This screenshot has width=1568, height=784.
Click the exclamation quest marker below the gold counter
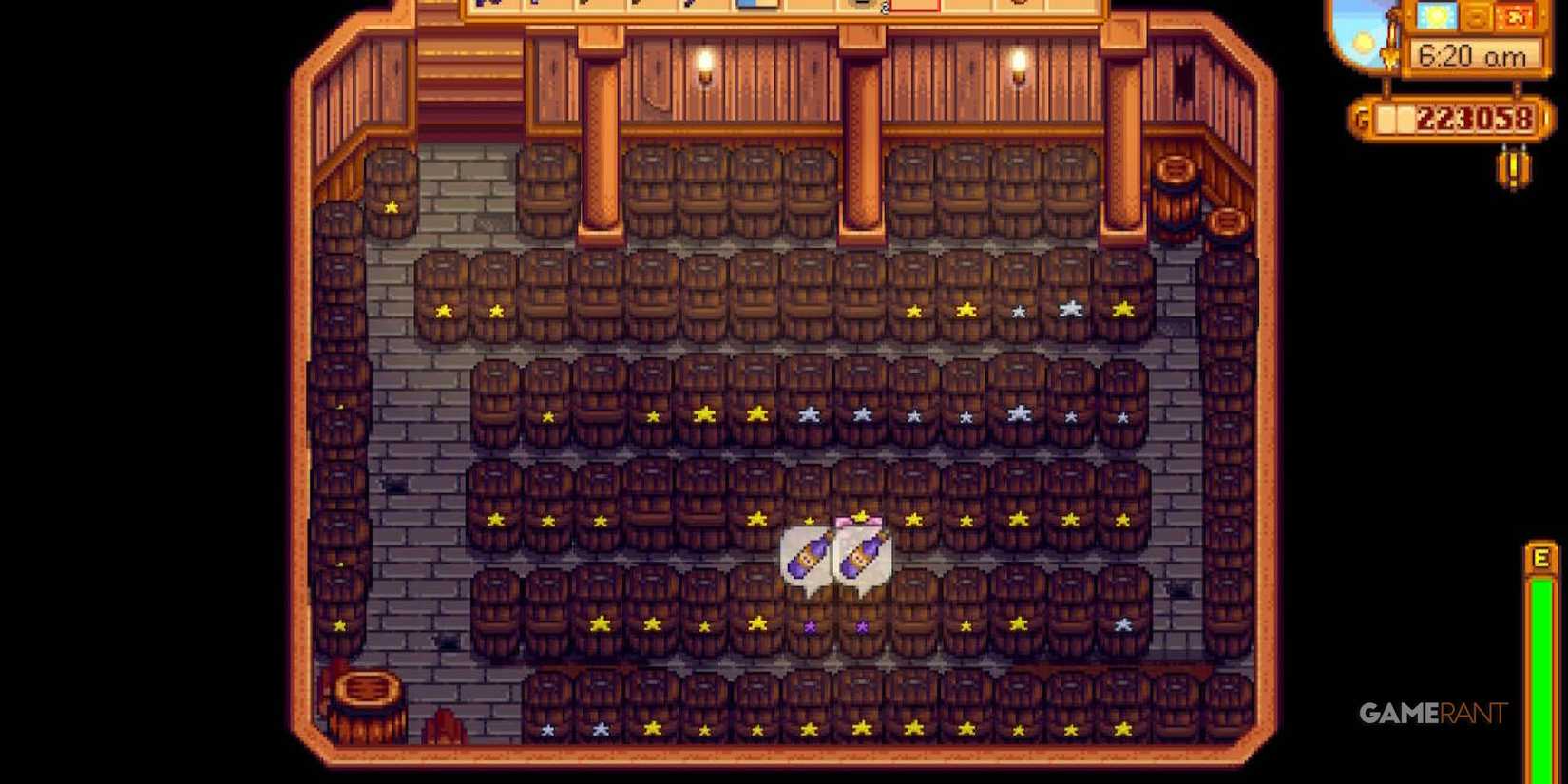1513,167
